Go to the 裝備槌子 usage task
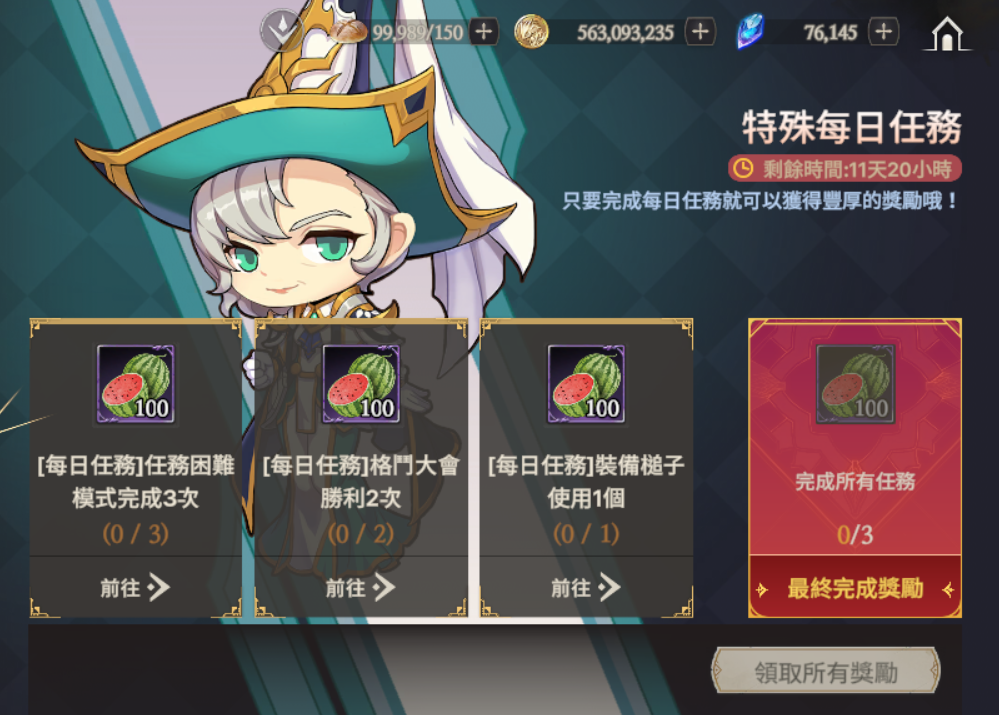Viewport: 999px width, 715px height. click(586, 588)
